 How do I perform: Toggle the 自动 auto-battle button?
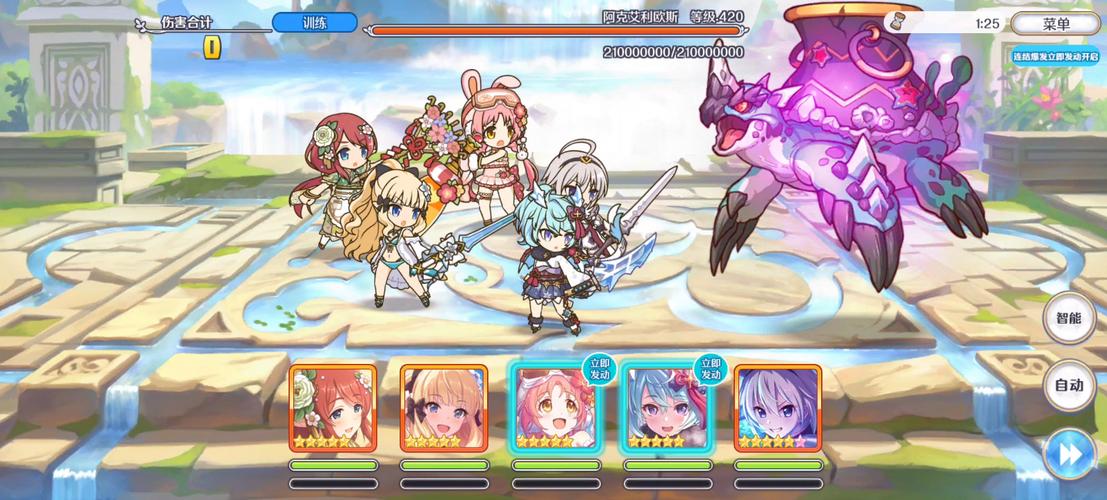pyautogui.click(x=1069, y=385)
